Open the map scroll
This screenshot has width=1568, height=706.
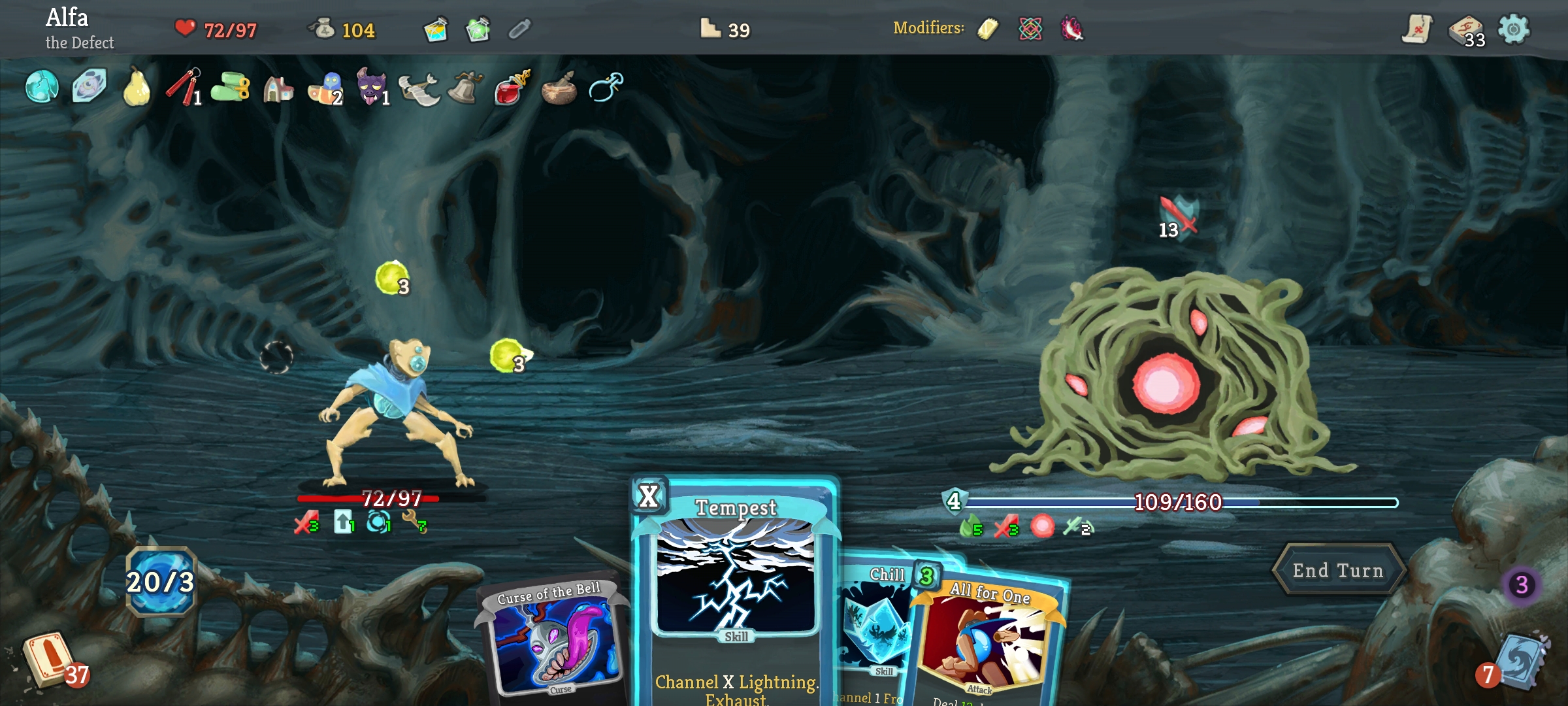coord(1416,29)
